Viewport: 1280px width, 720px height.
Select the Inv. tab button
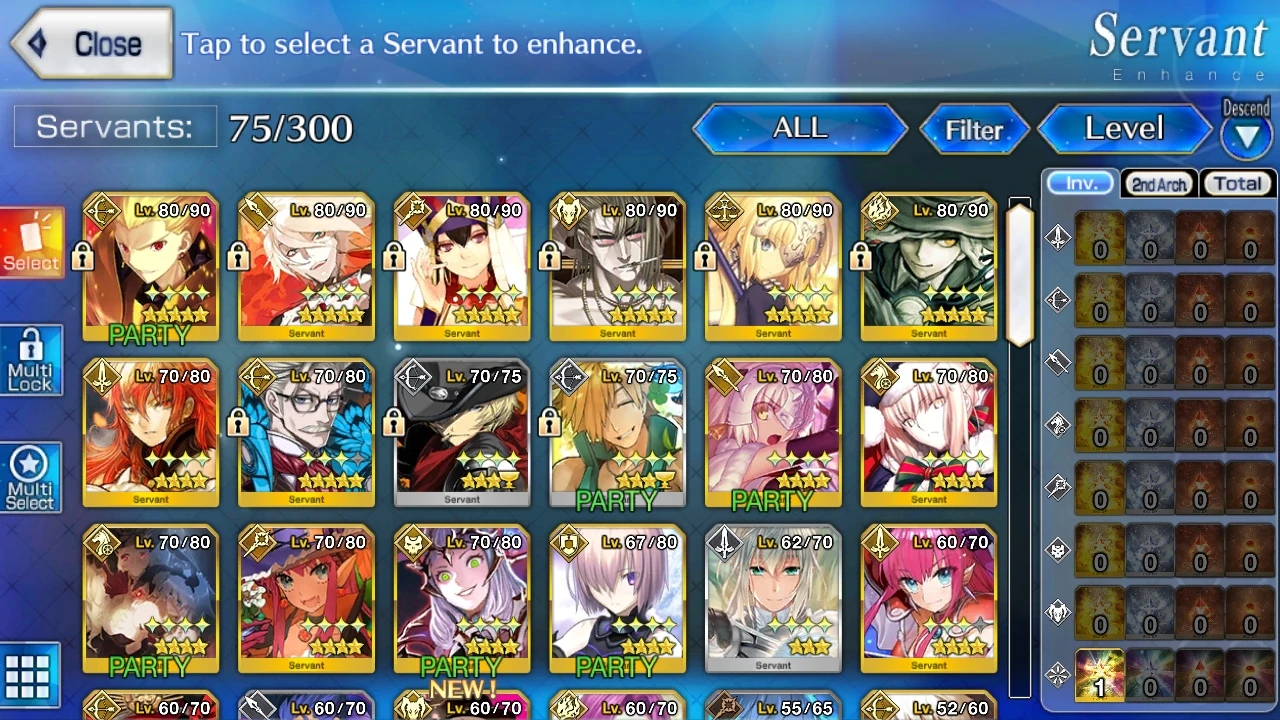[x=1079, y=183]
